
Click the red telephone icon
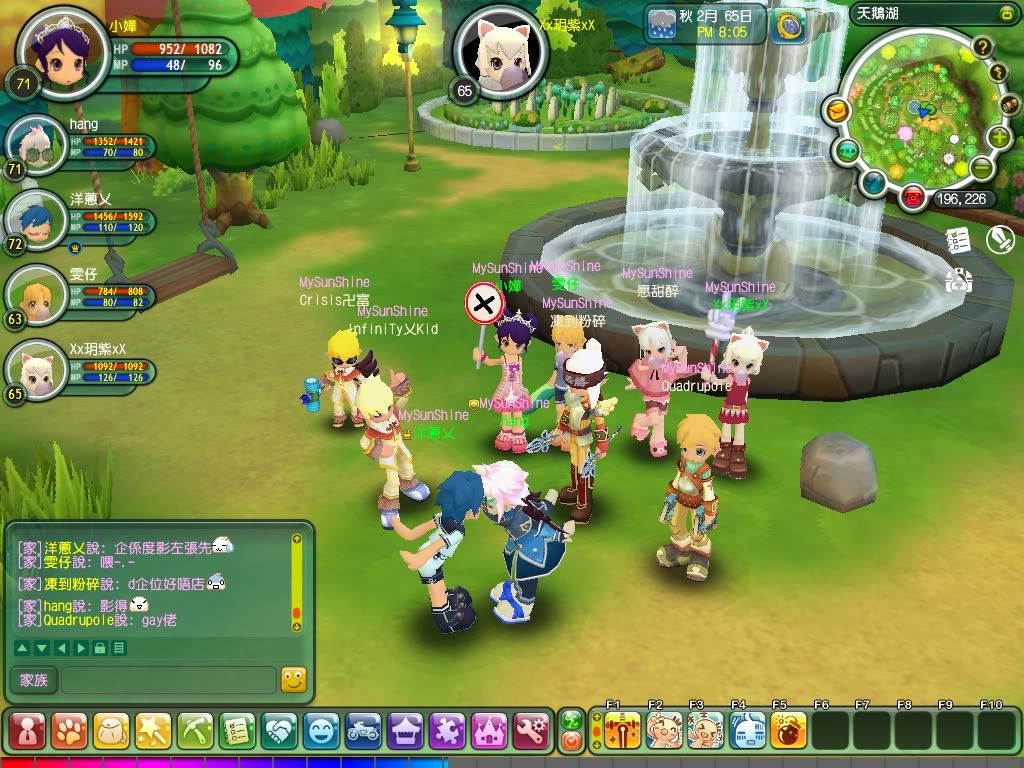911,198
